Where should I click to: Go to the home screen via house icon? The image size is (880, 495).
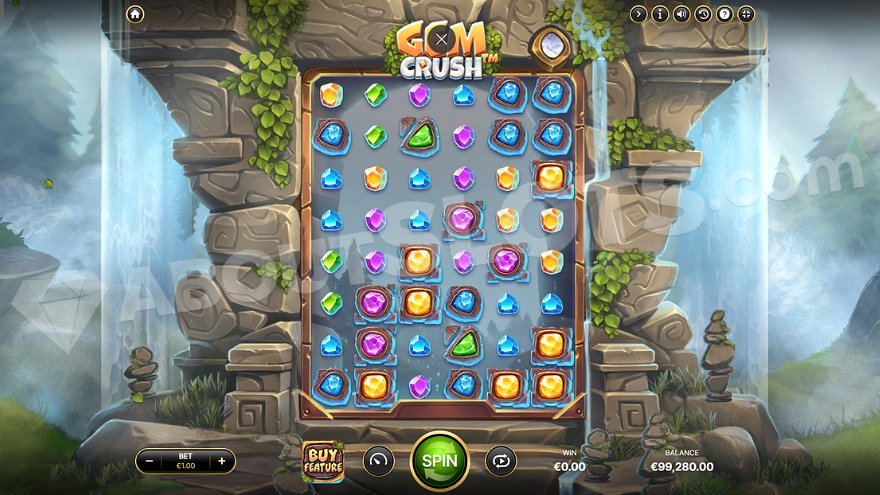click(x=135, y=14)
